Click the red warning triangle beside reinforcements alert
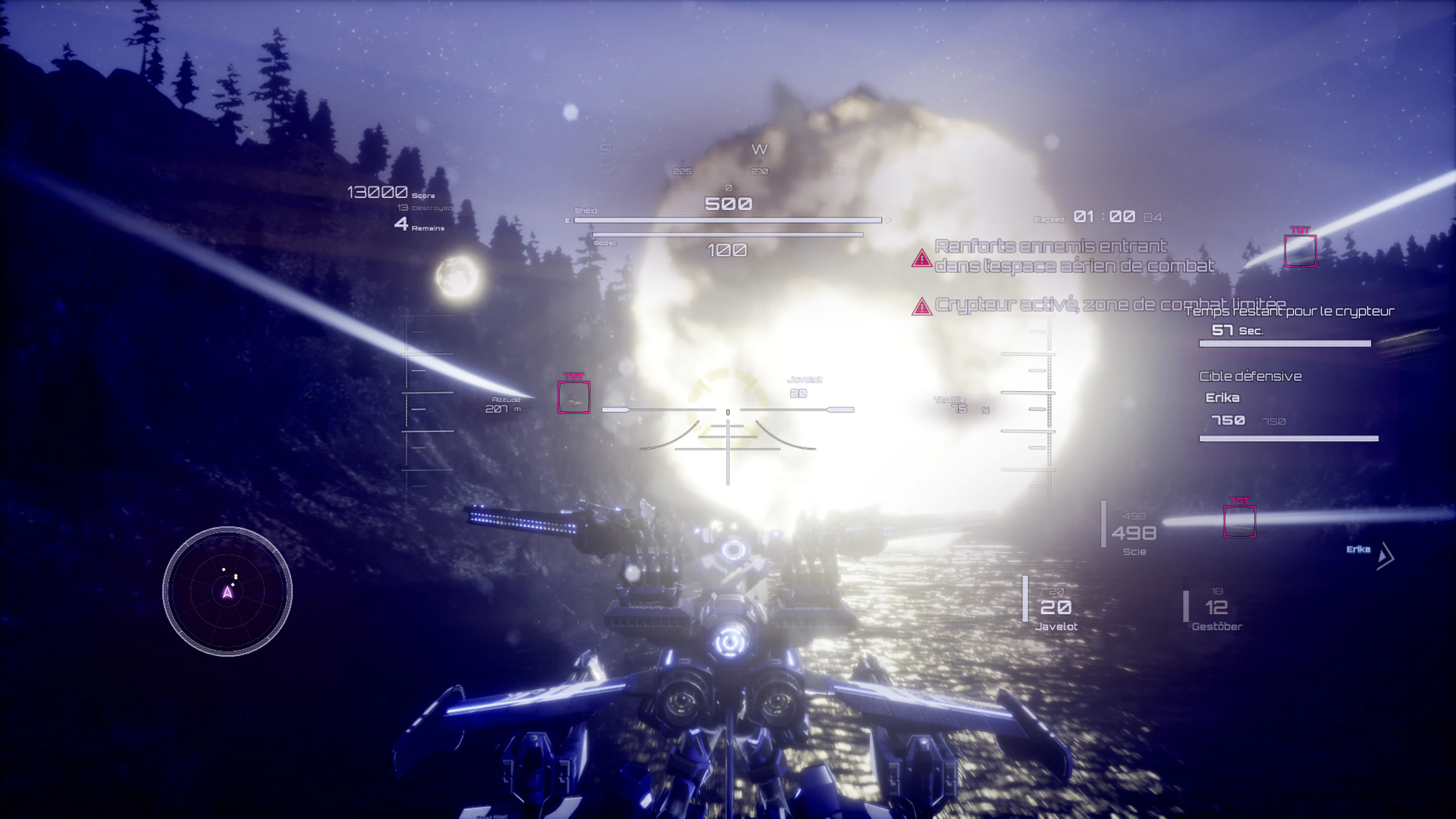Image resolution: width=1456 pixels, height=819 pixels. coord(923,260)
